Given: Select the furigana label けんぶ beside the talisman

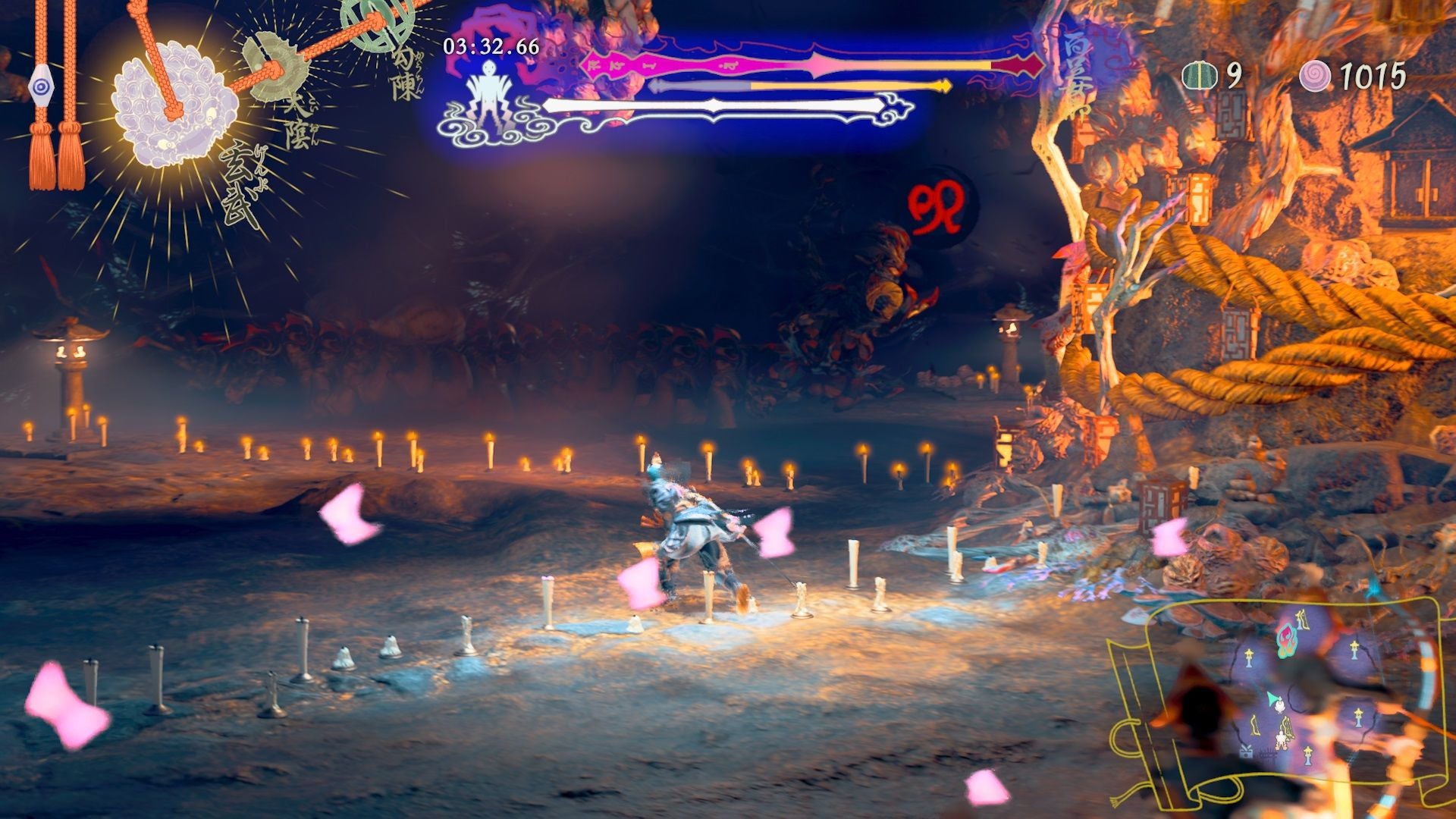Looking at the screenshot, I should (261, 166).
